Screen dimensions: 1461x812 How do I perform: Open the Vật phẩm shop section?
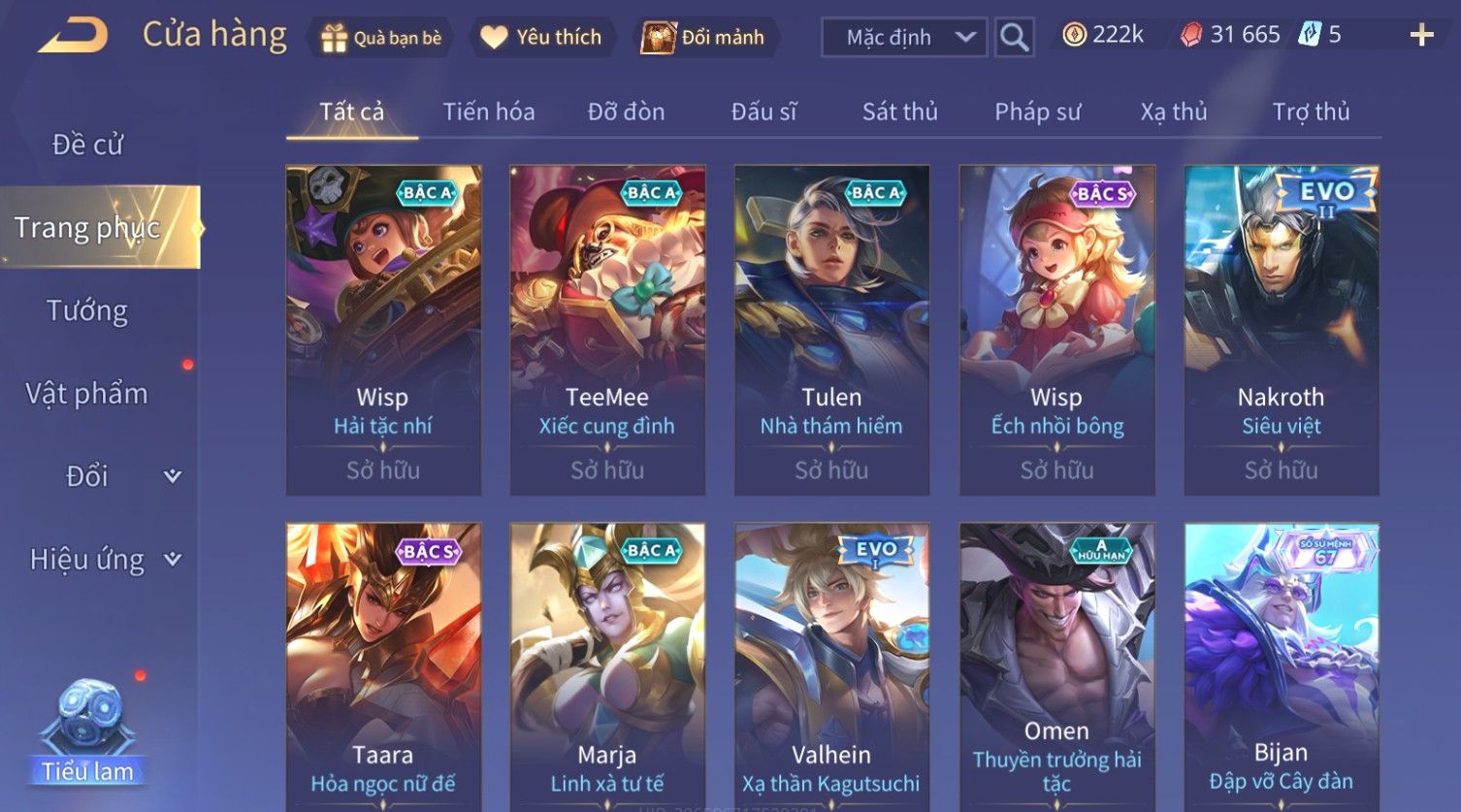coord(87,394)
